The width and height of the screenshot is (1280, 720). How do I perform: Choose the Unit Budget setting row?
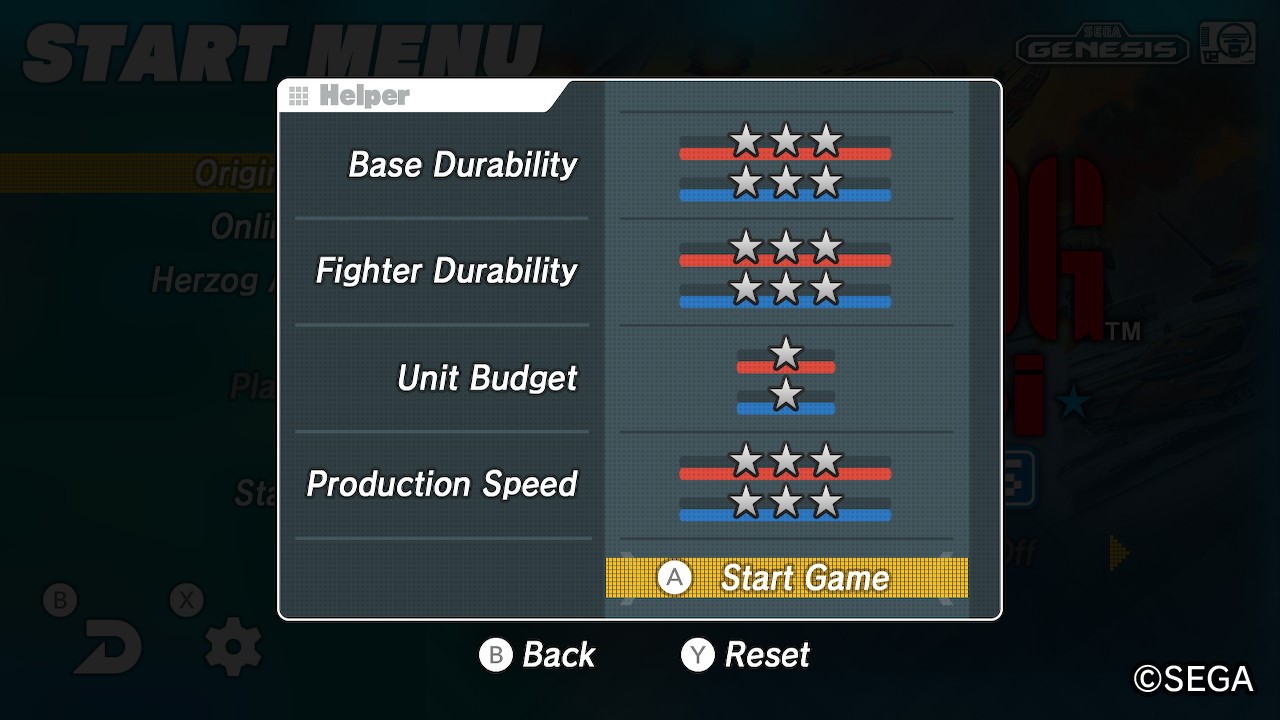pyautogui.click(x=487, y=378)
